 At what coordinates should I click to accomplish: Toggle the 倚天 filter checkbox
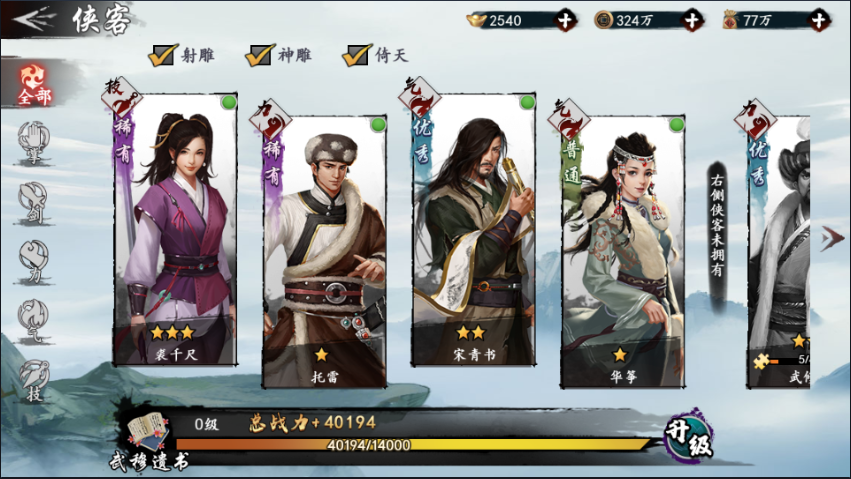[x=356, y=55]
